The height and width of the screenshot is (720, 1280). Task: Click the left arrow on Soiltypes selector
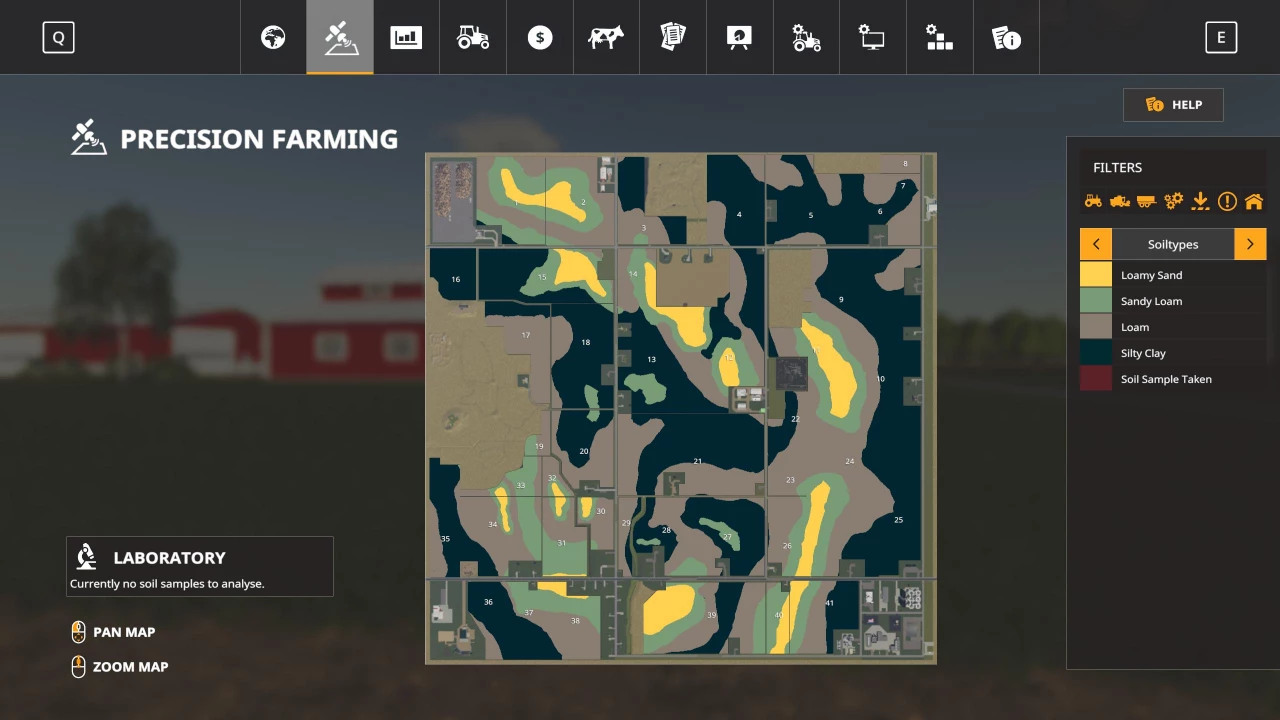pyautogui.click(x=1095, y=244)
